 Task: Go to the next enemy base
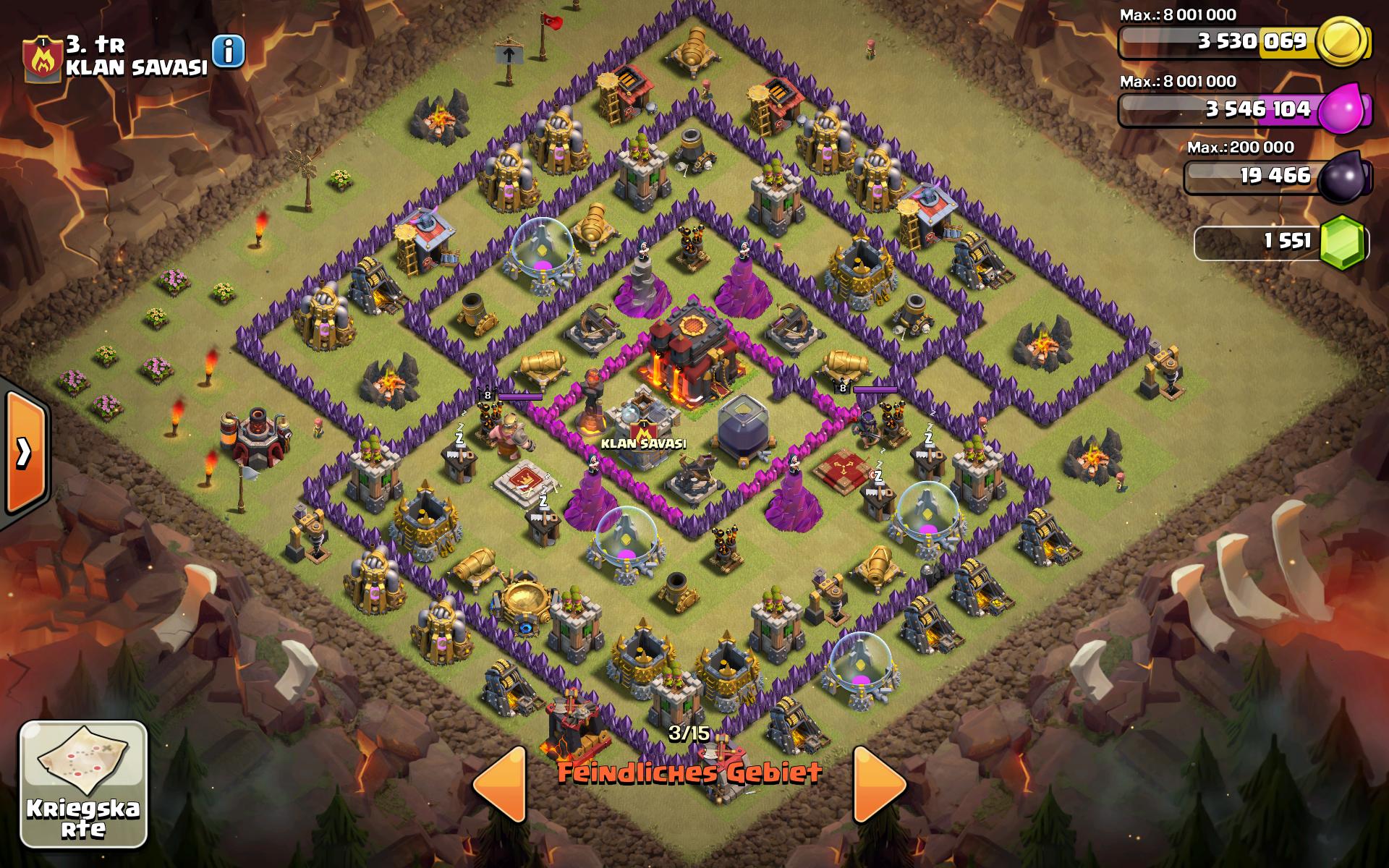point(880,784)
